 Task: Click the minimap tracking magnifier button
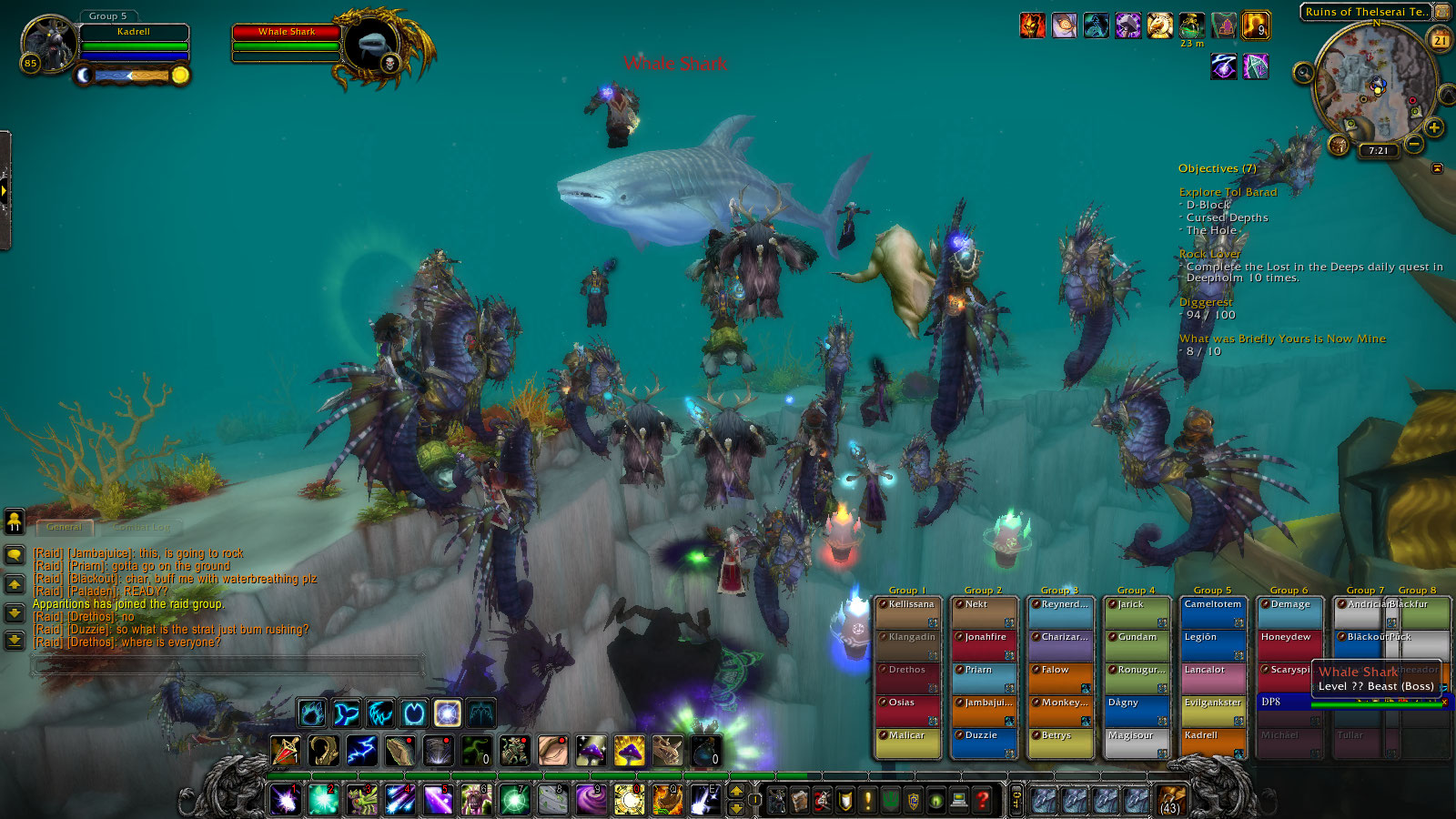1304,73
